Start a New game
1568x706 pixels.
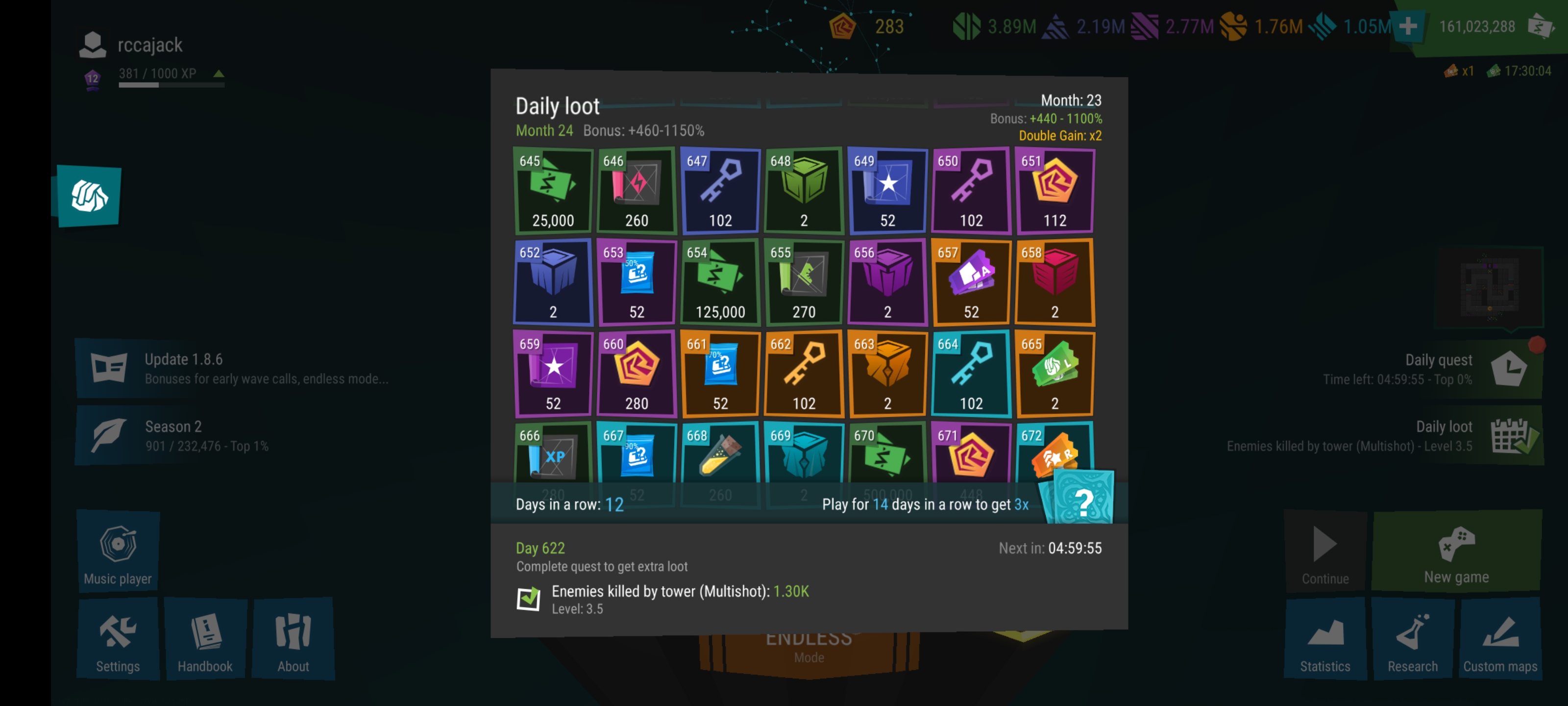1456,551
